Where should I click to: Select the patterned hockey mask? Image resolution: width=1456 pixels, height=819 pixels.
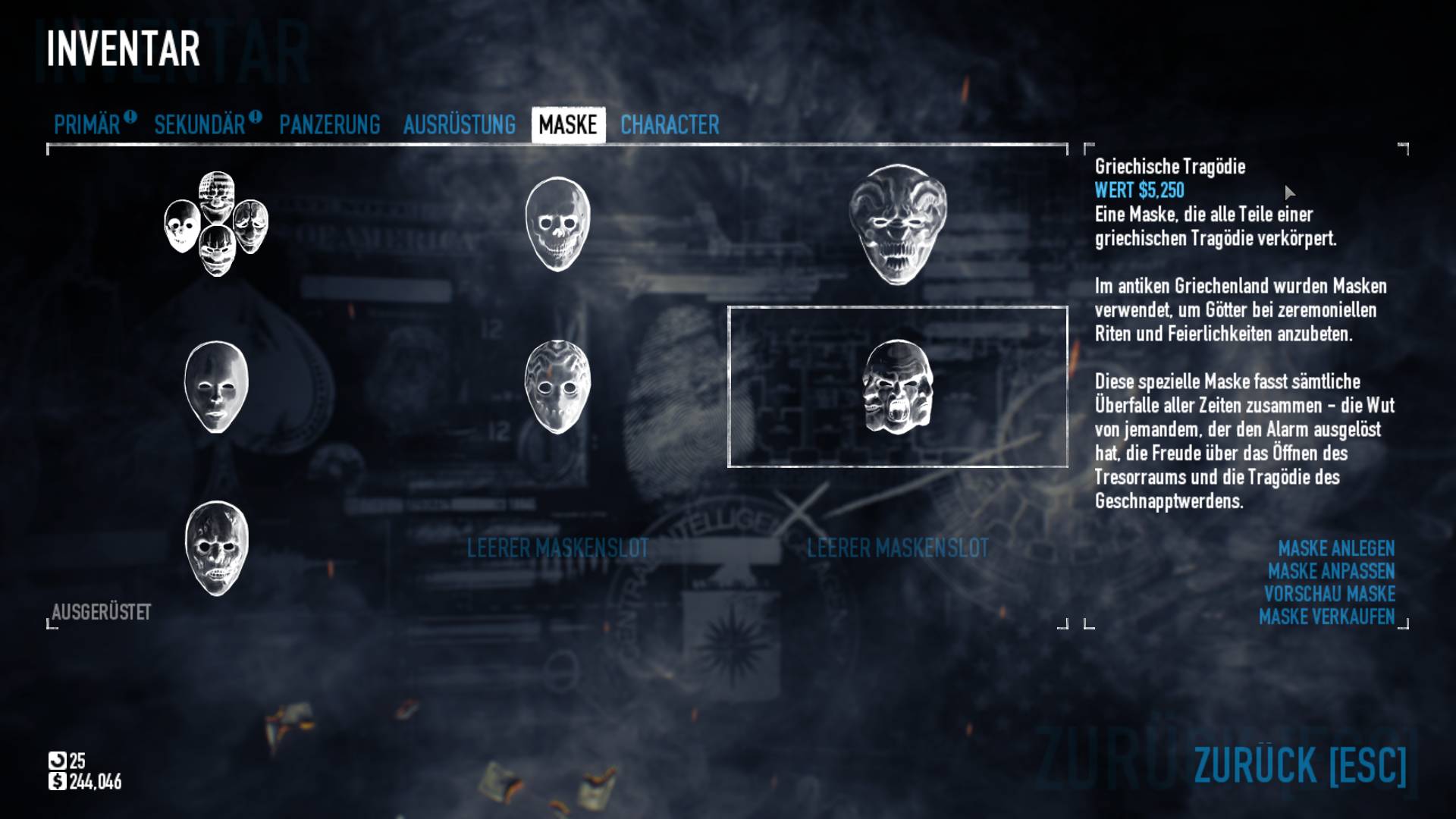pos(557,387)
